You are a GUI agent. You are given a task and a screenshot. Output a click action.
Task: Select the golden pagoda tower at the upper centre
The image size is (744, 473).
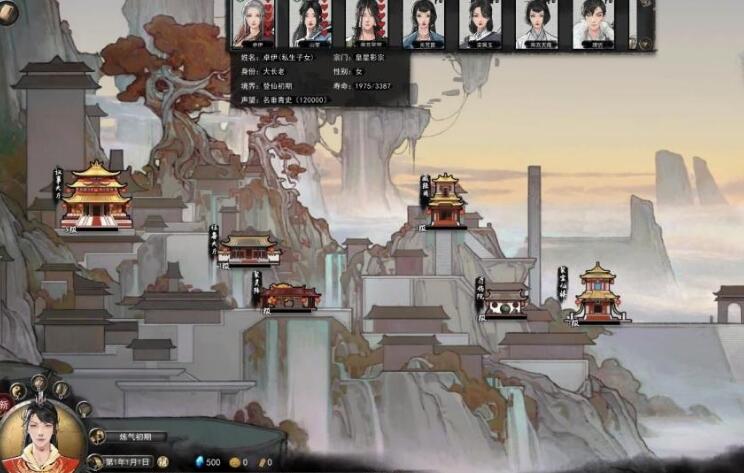click(x=445, y=202)
